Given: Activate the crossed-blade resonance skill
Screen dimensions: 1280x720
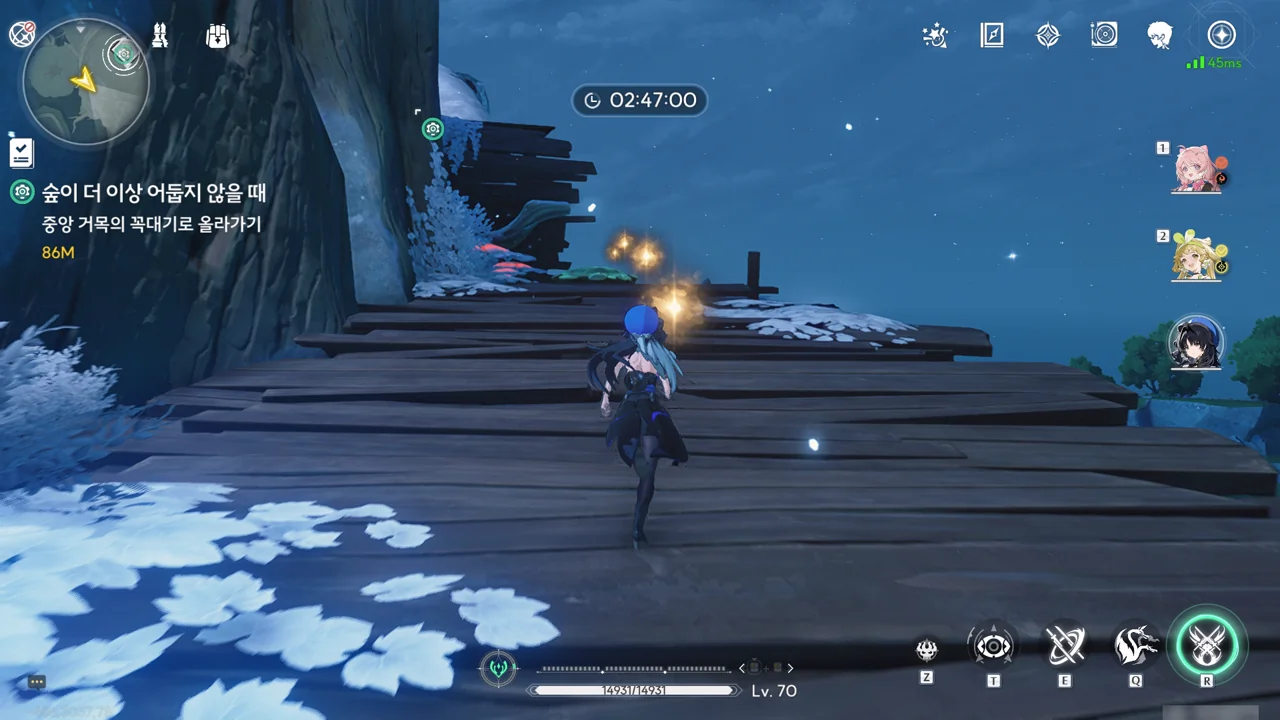Looking at the screenshot, I should [1065, 647].
